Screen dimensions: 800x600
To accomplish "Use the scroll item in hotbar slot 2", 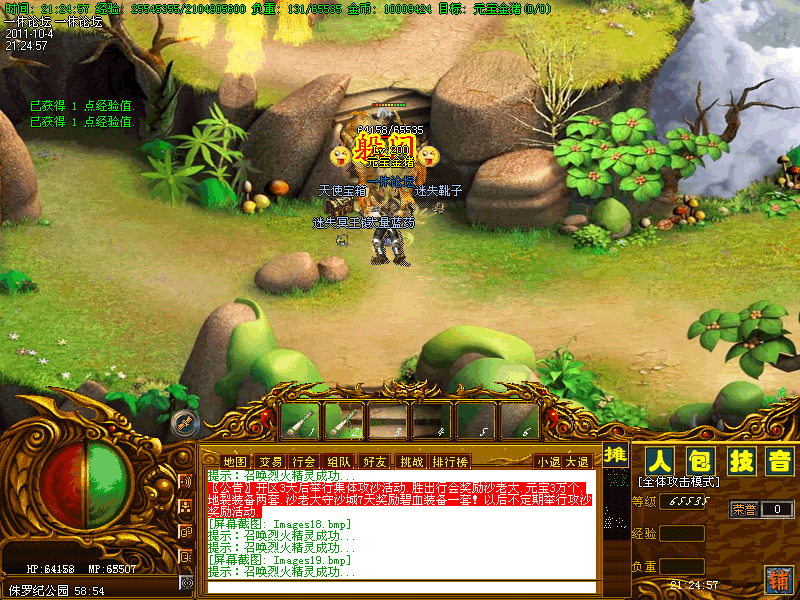I will click(x=343, y=420).
